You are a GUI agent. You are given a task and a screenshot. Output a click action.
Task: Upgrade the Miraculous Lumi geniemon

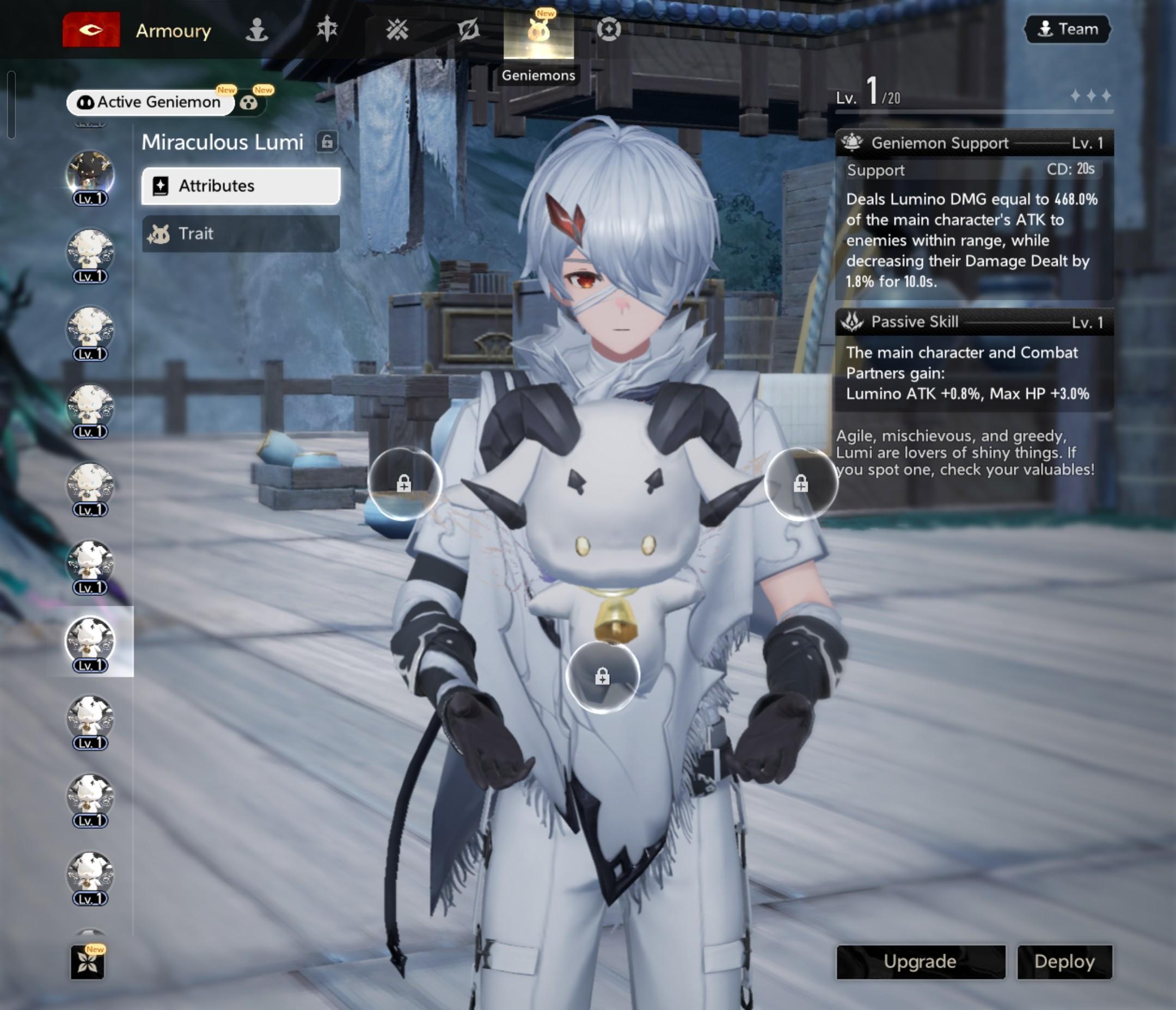coord(920,961)
